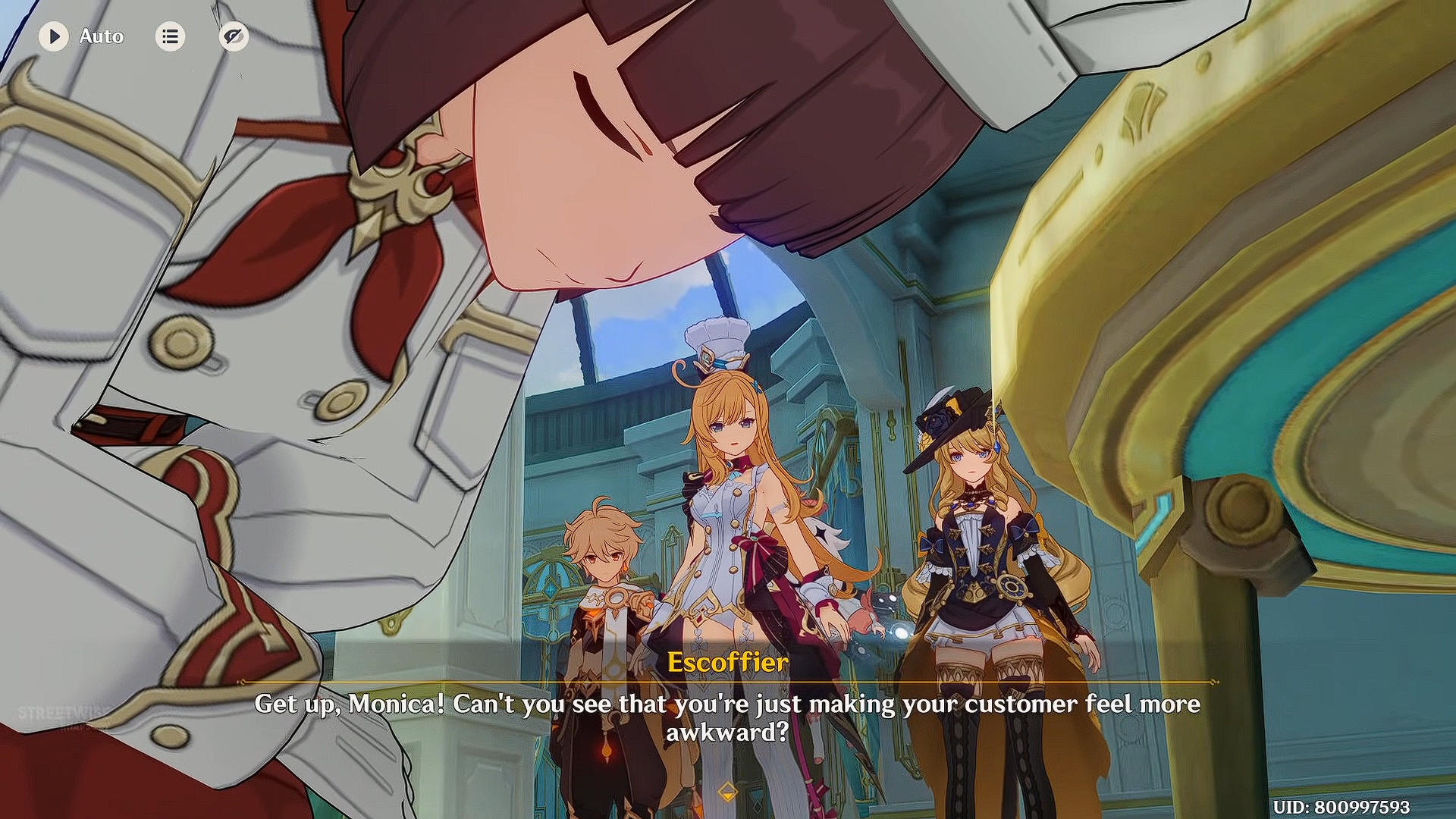Screen dimensions: 1456x819
Task: Advance dialogue with the yellow diamond
Action: point(727,792)
